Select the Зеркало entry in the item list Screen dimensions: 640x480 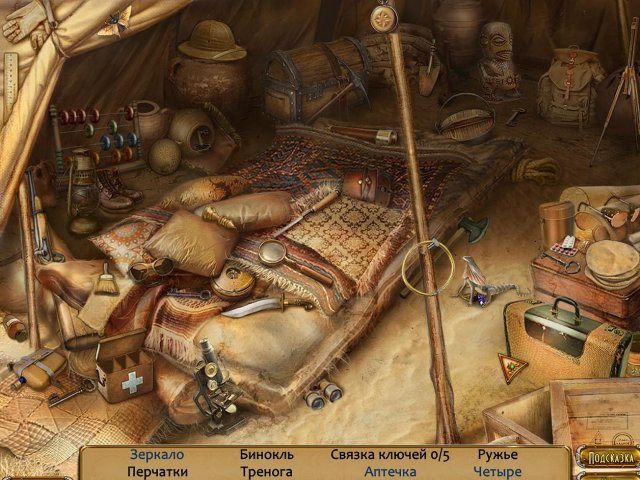click(157, 455)
